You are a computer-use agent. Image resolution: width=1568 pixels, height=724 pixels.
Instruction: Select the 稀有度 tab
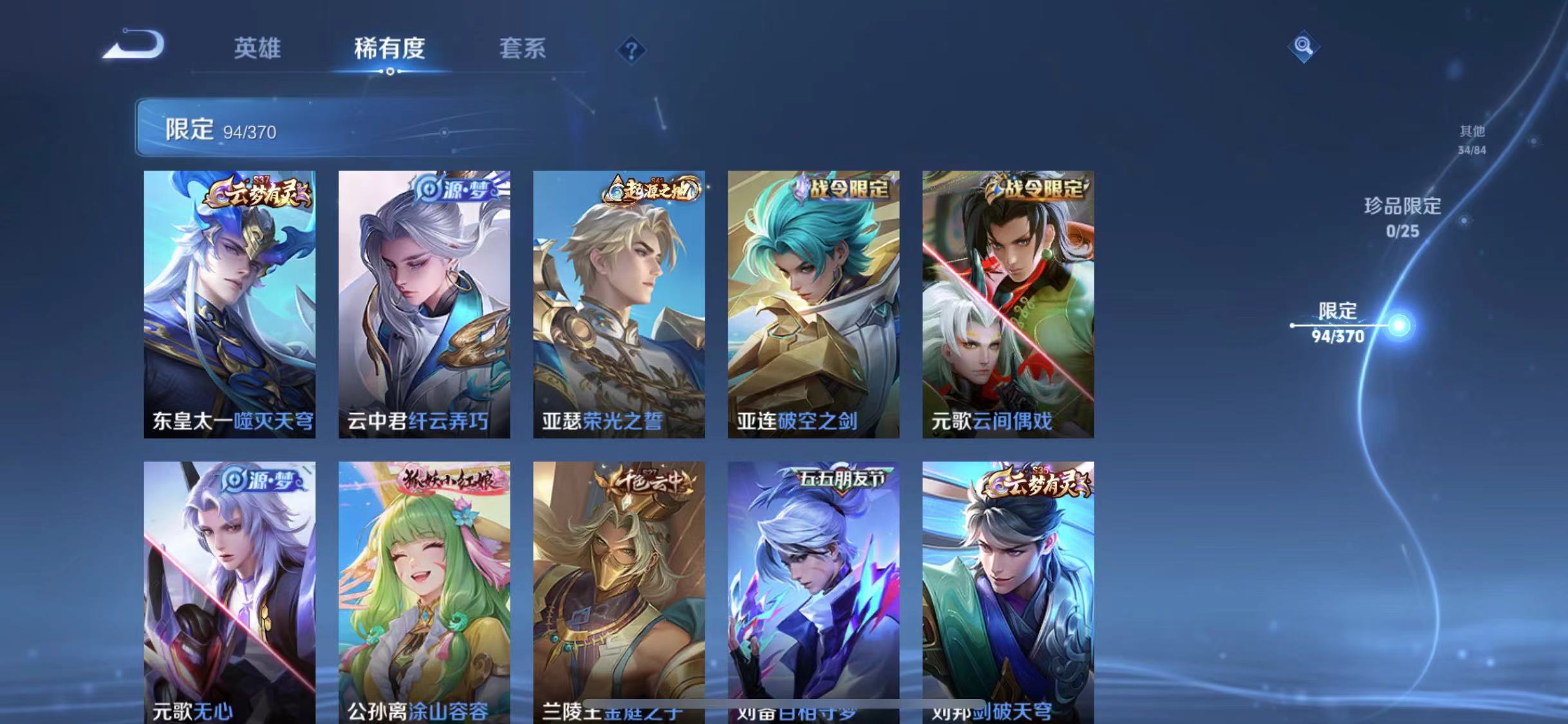[389, 50]
